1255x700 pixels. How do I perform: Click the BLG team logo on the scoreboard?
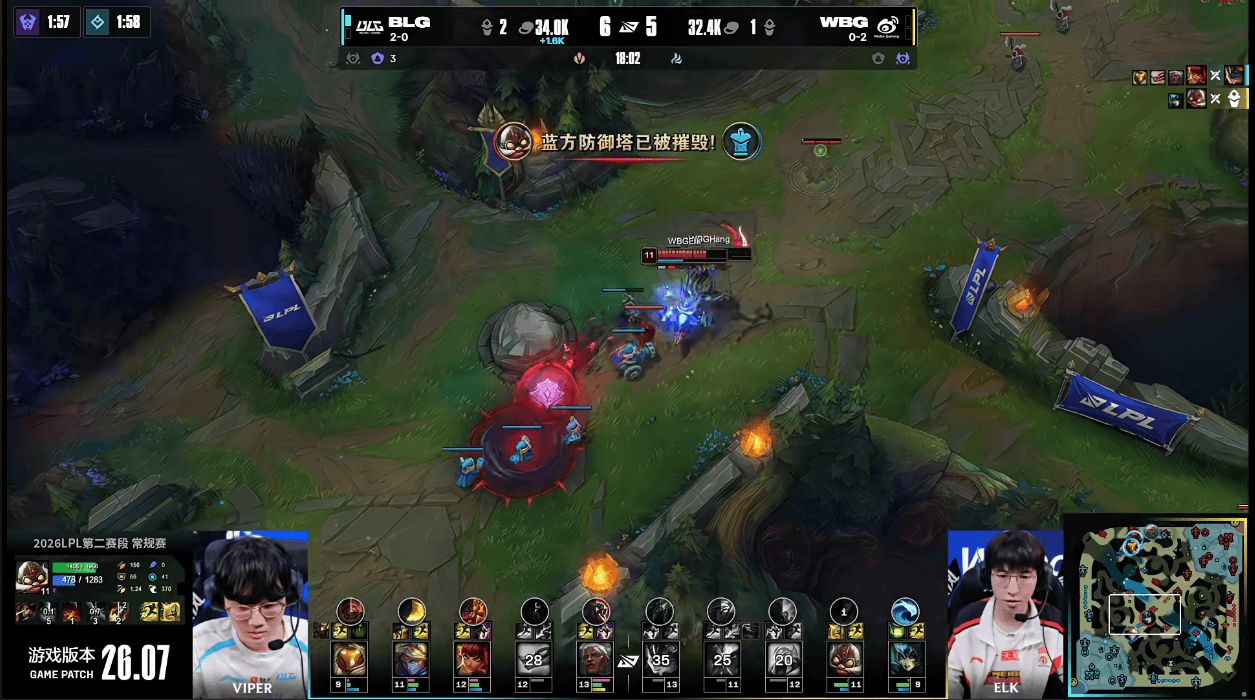[371, 24]
